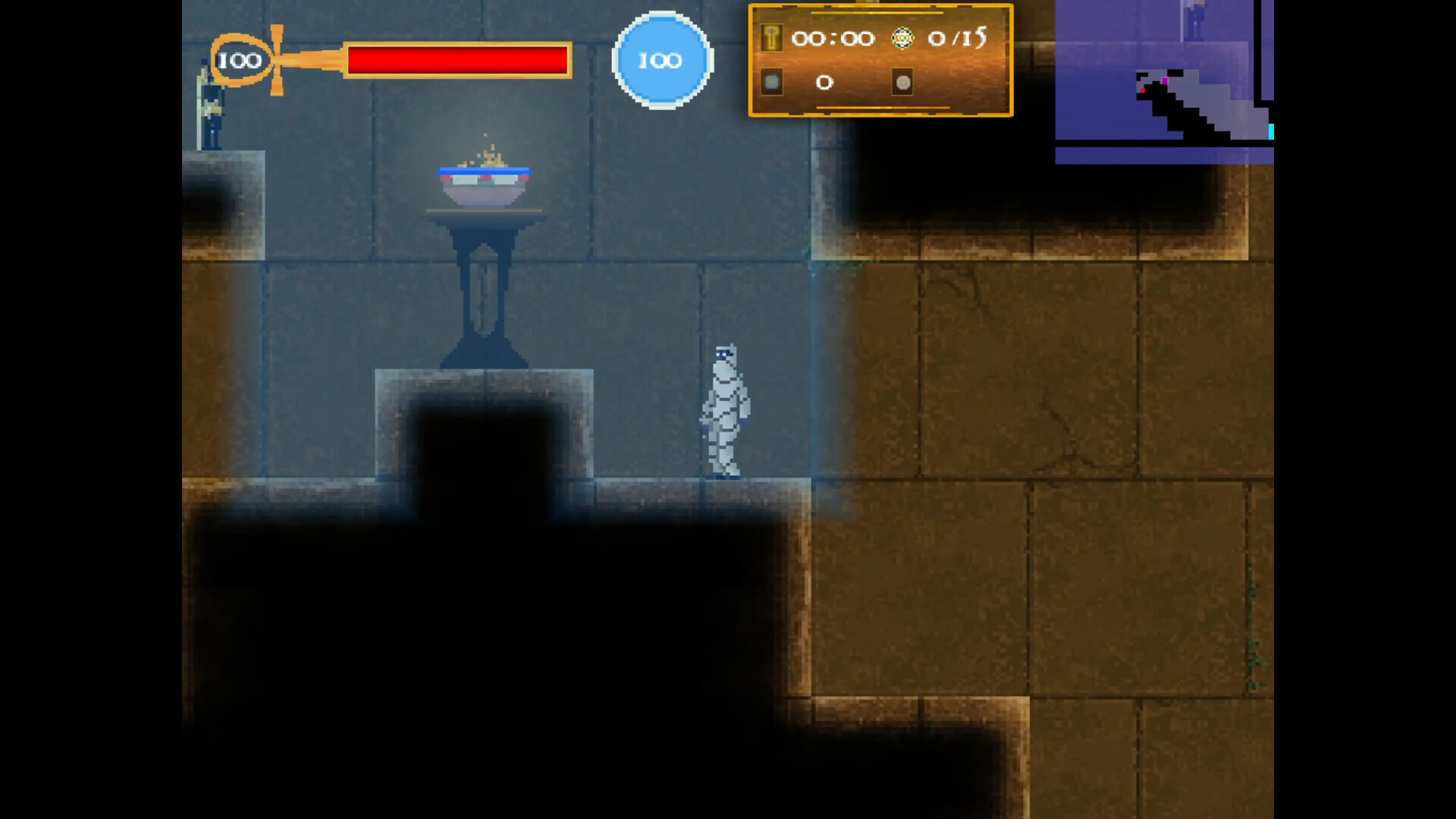
Task: Toggle the gem counter showing 0
Action: (x=824, y=83)
